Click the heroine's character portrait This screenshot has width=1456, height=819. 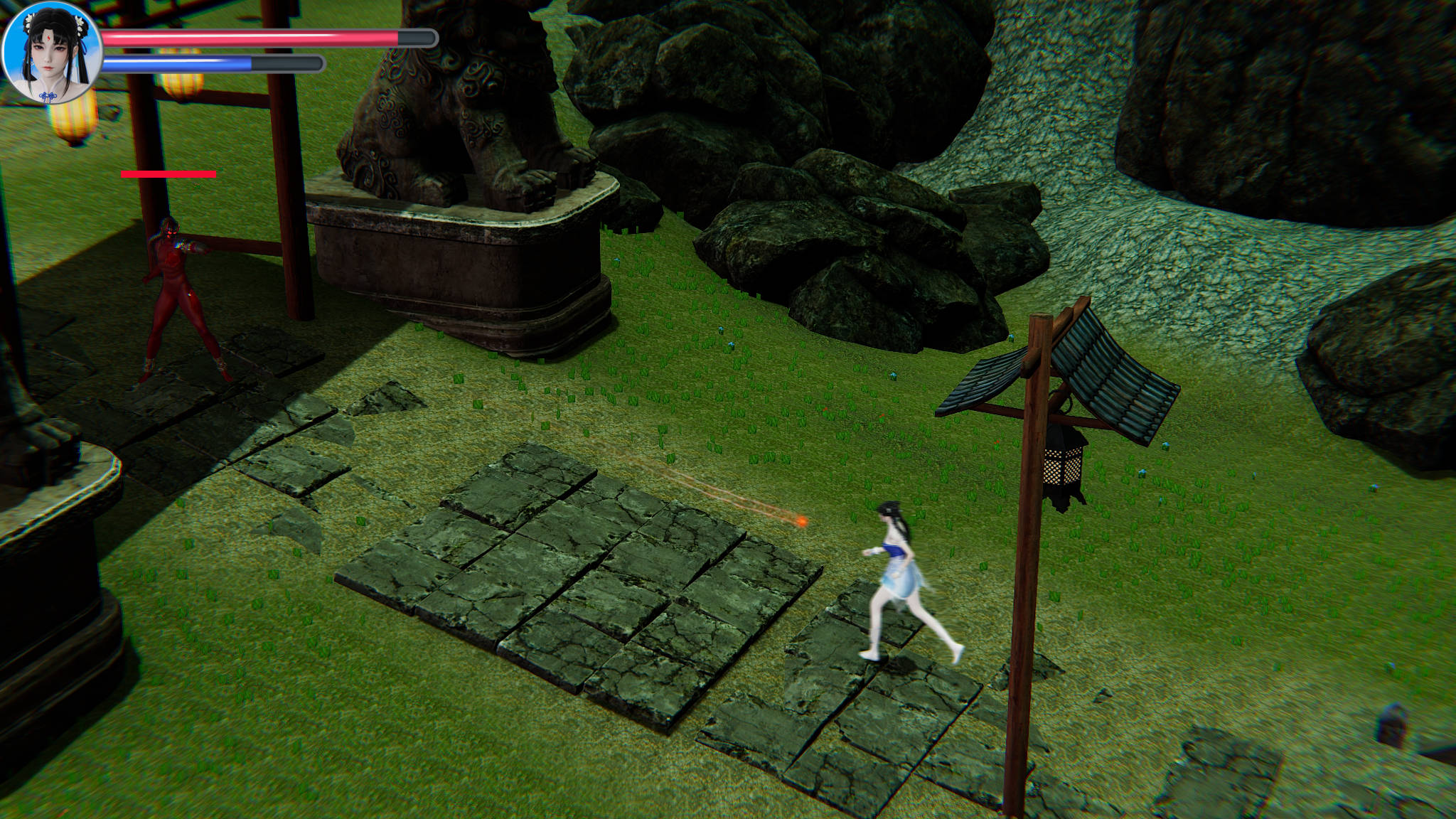pos(52,53)
